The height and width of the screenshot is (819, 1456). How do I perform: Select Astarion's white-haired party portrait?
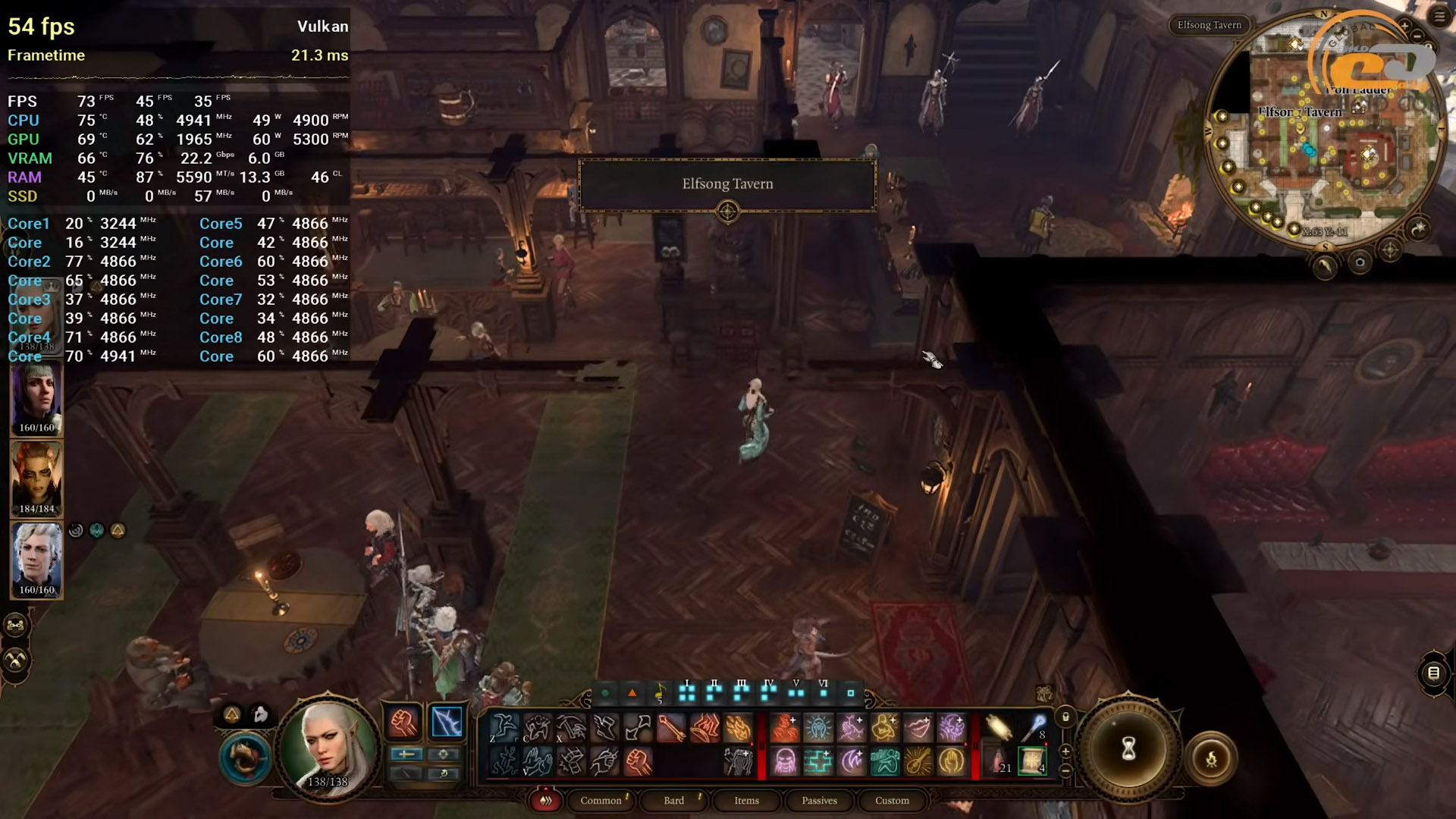[x=36, y=557]
